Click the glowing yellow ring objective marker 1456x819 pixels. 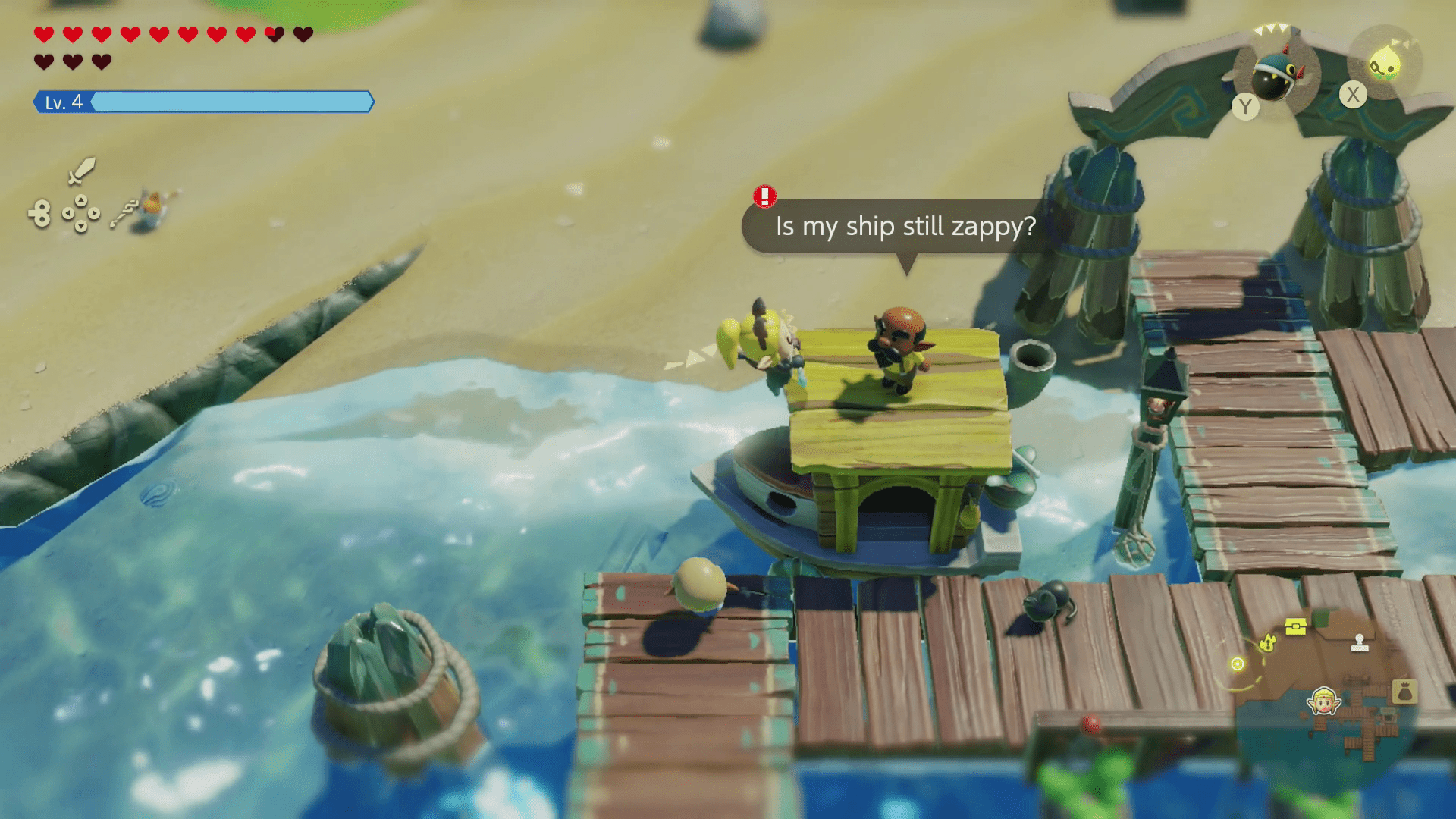1238,664
